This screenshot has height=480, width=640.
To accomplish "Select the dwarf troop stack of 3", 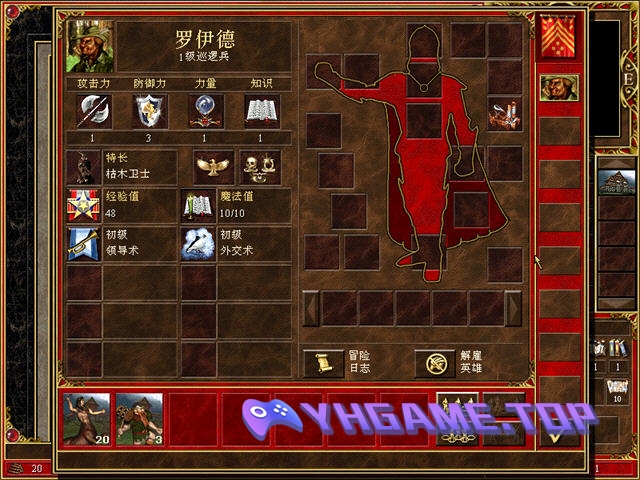I will pos(139,418).
